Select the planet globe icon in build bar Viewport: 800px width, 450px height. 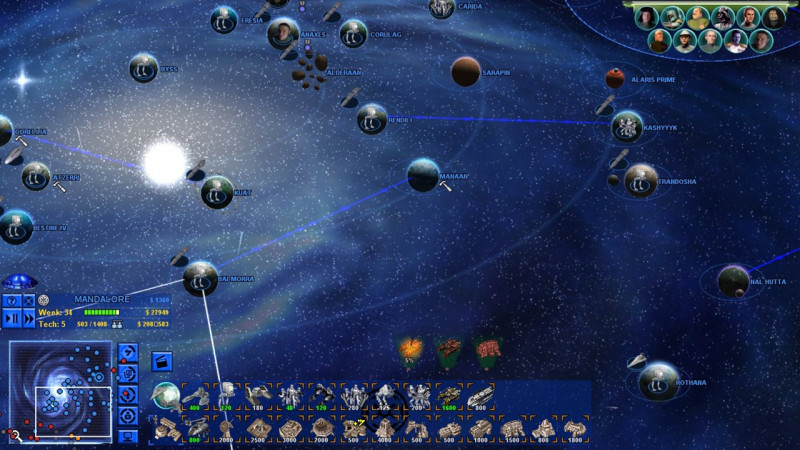click(x=165, y=396)
